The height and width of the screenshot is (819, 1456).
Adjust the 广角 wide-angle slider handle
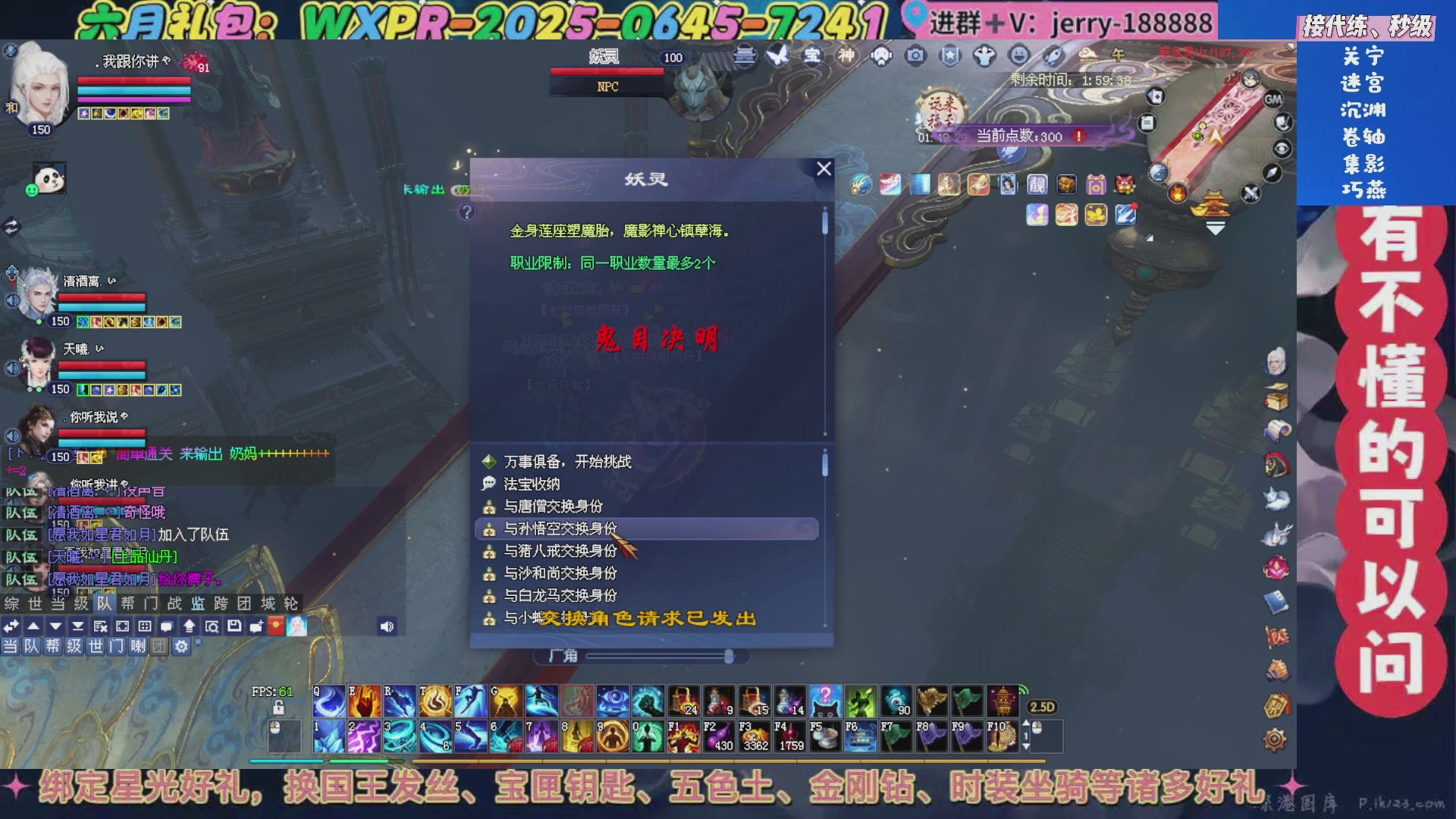[730, 657]
